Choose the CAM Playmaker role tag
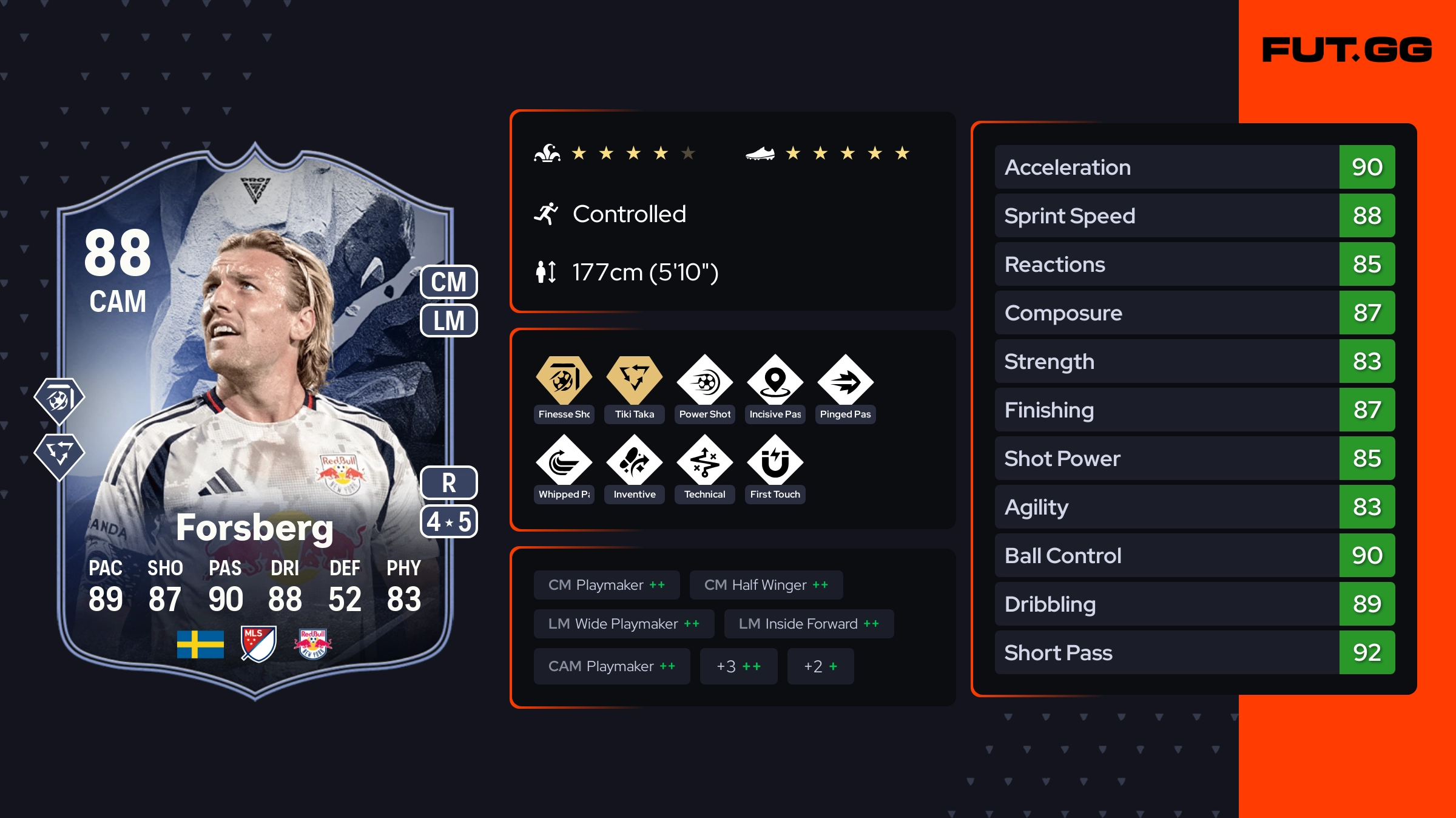The height and width of the screenshot is (818, 1456). 612,666
